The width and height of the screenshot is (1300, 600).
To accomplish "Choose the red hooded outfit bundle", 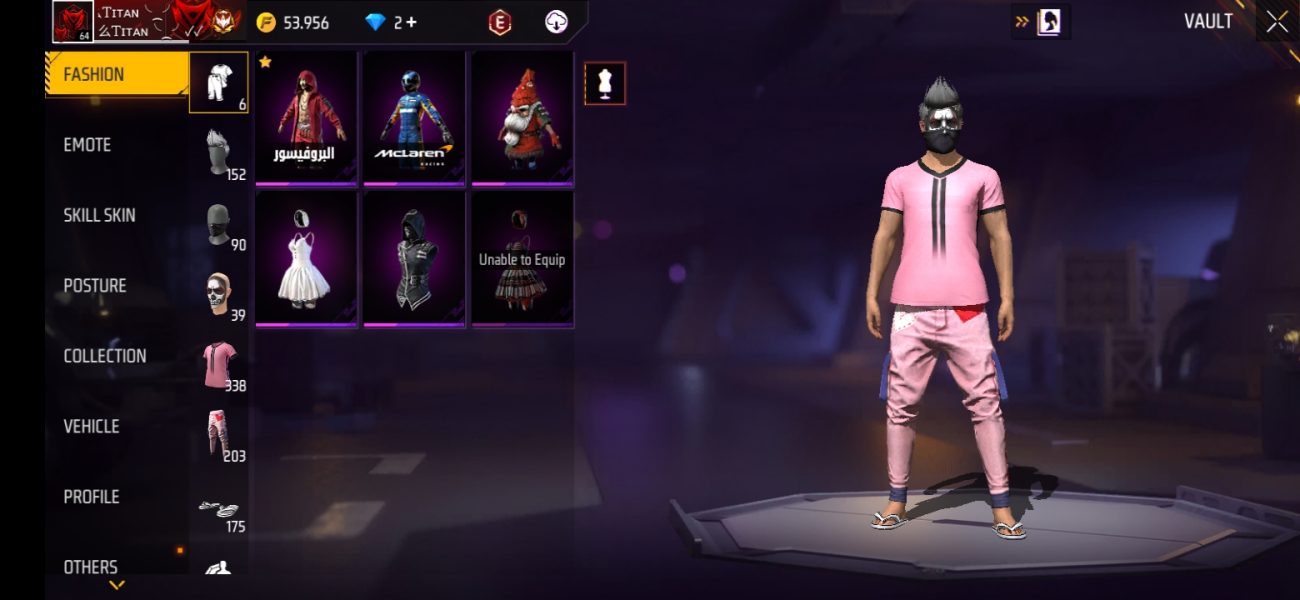I will tap(306, 117).
